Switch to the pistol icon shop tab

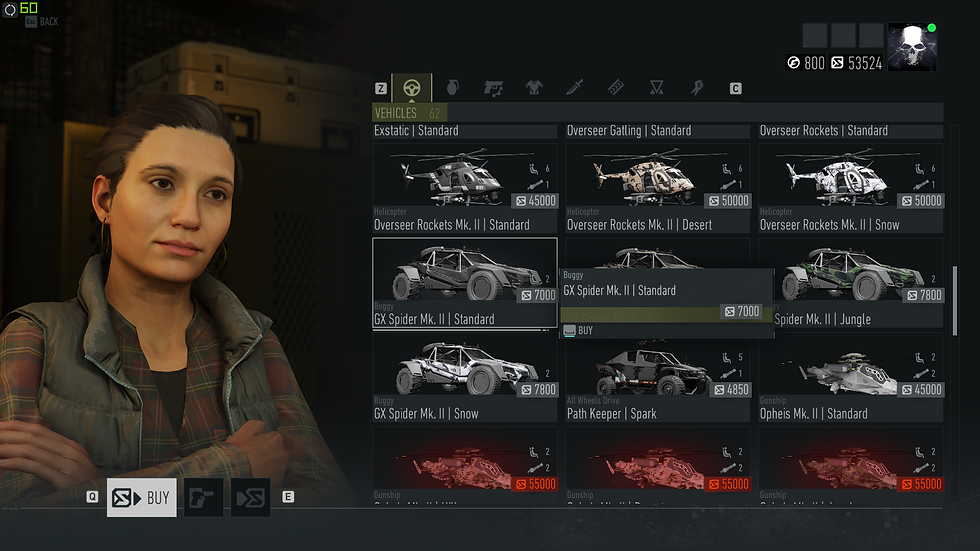(203, 497)
